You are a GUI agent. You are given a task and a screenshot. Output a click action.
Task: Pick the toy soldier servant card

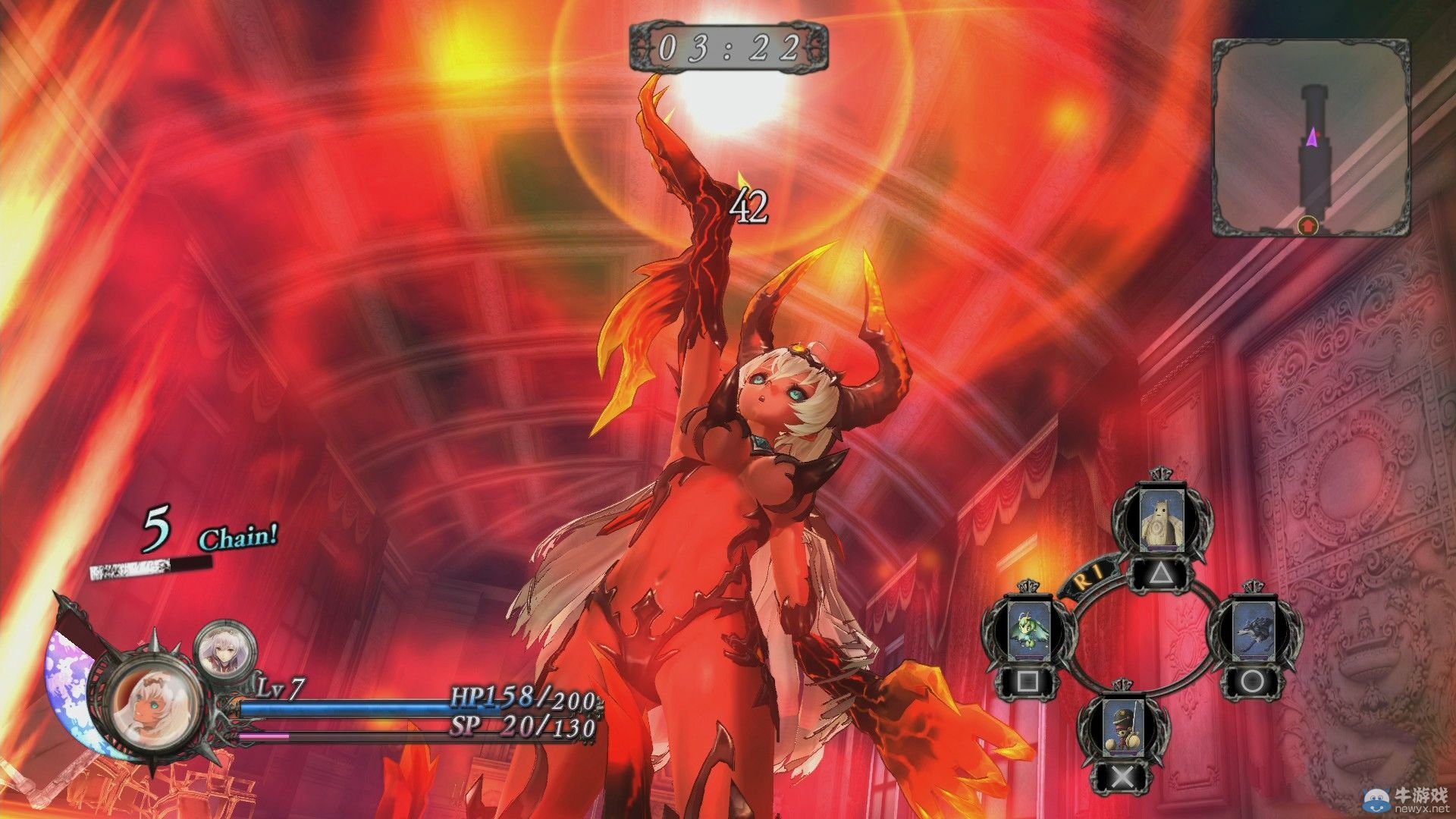tap(1122, 726)
